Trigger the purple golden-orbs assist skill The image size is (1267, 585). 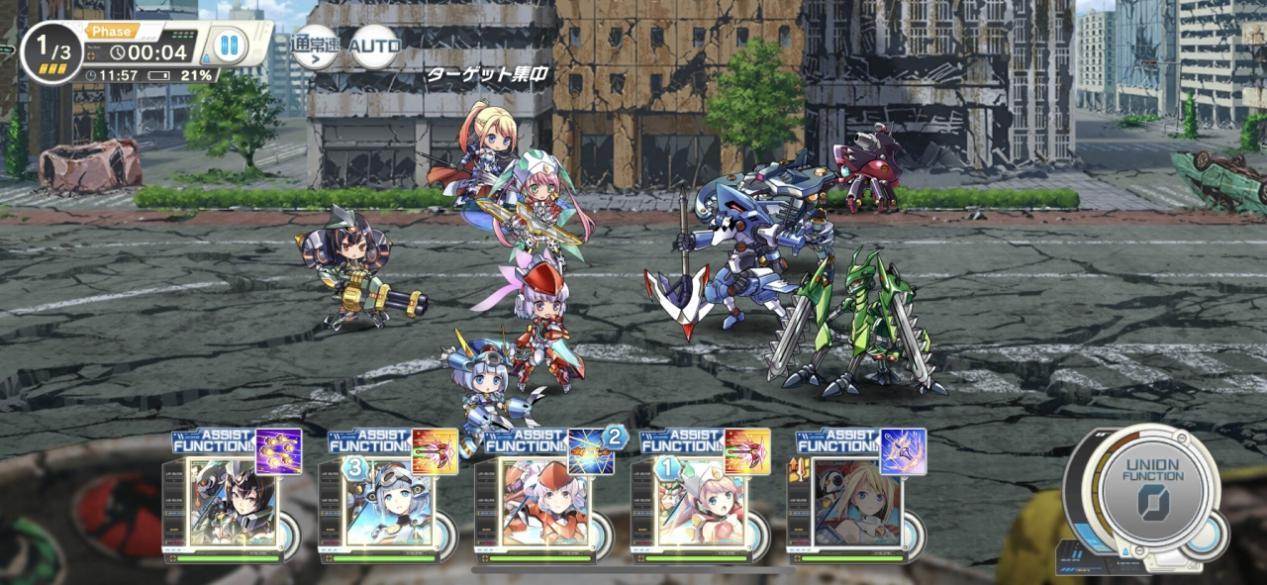(279, 452)
